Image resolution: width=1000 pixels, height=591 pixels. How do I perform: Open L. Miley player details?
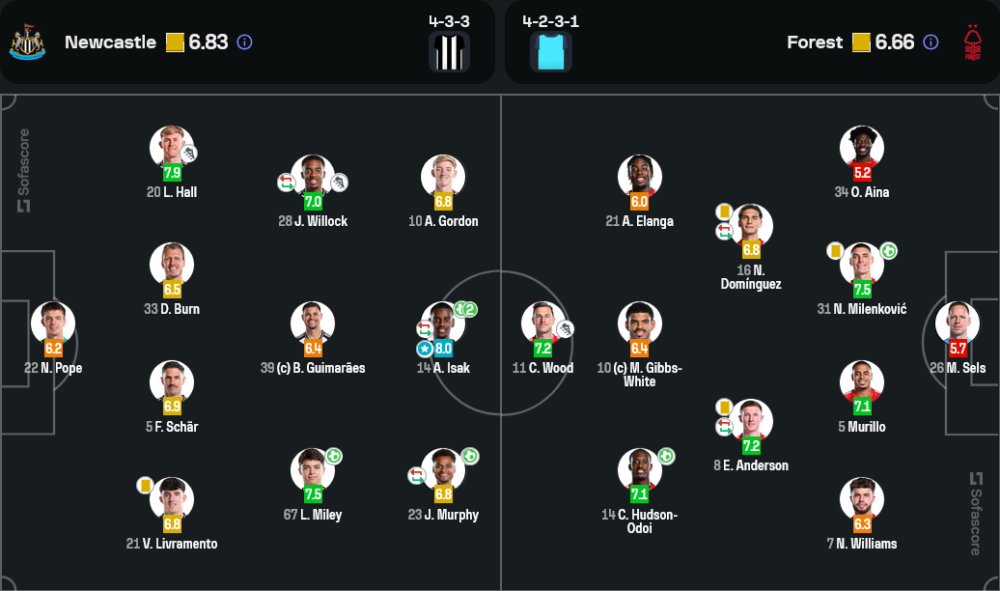pos(313,470)
